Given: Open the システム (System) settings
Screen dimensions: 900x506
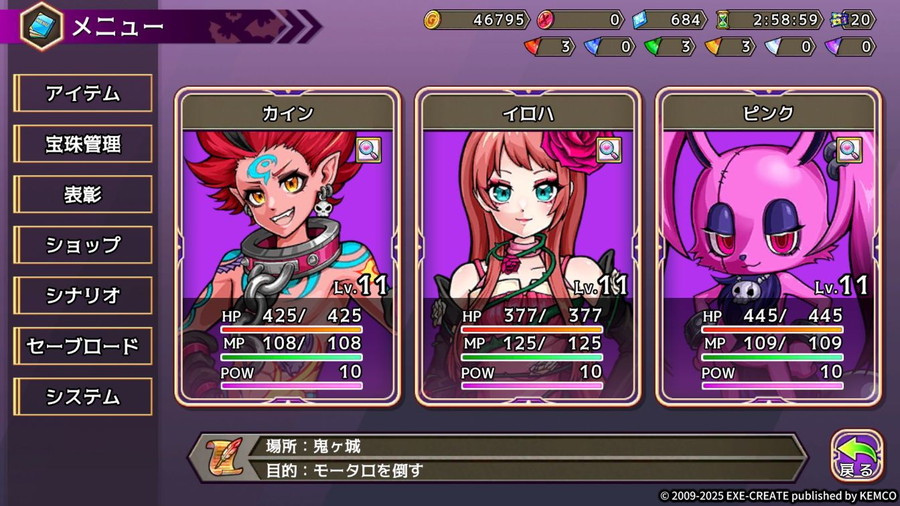Looking at the screenshot, I should pos(83,397).
